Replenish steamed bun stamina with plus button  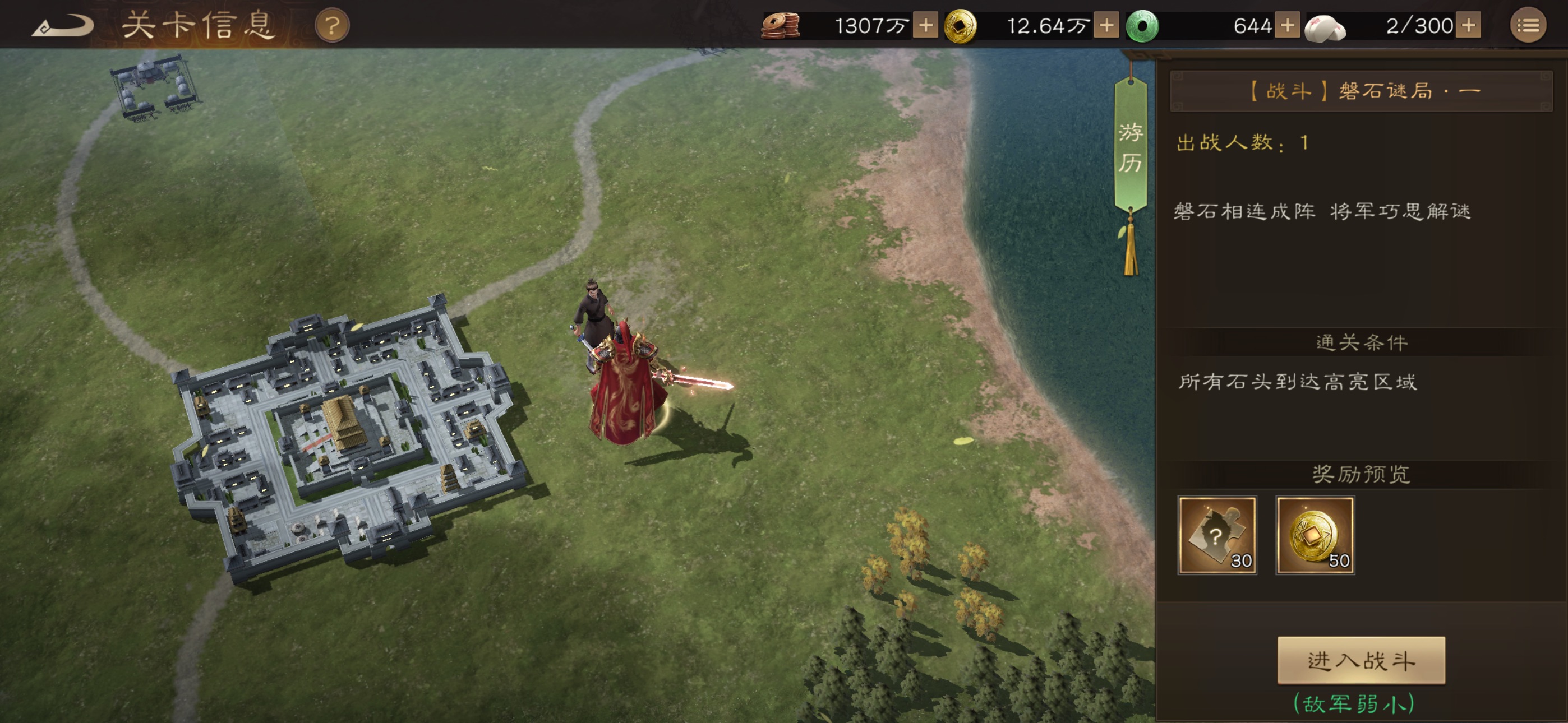pos(1468,26)
